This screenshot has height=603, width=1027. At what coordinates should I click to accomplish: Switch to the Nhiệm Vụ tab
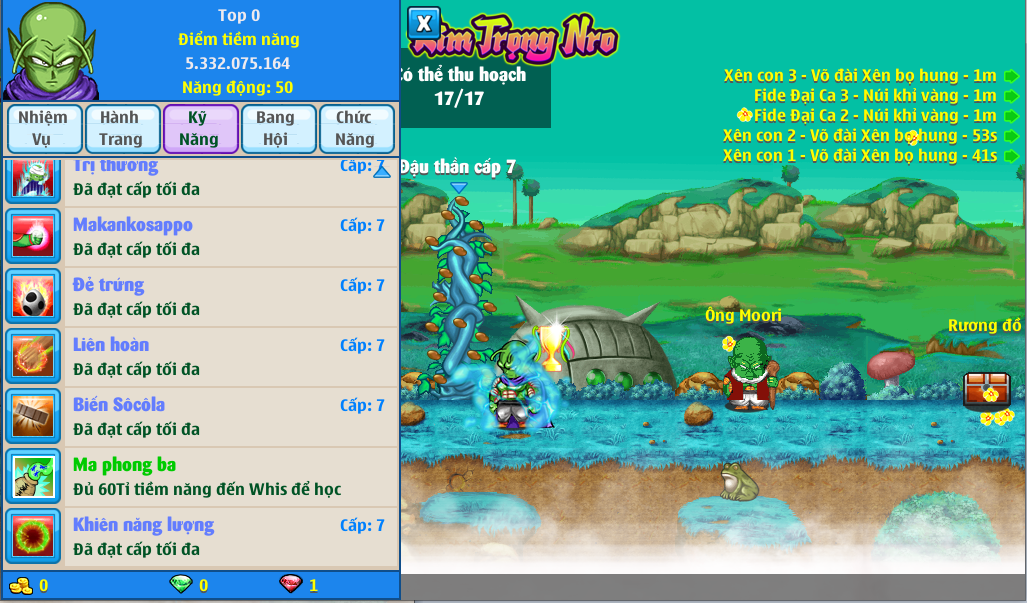click(x=43, y=128)
